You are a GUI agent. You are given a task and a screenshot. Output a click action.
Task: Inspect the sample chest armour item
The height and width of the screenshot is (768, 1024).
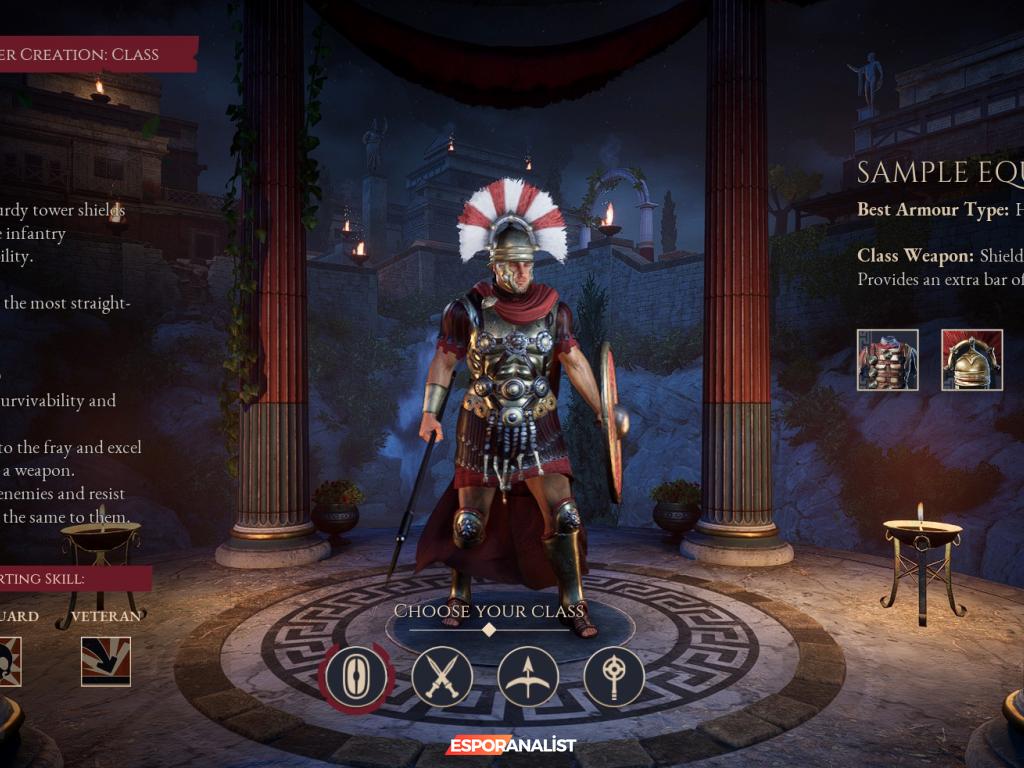(x=888, y=359)
